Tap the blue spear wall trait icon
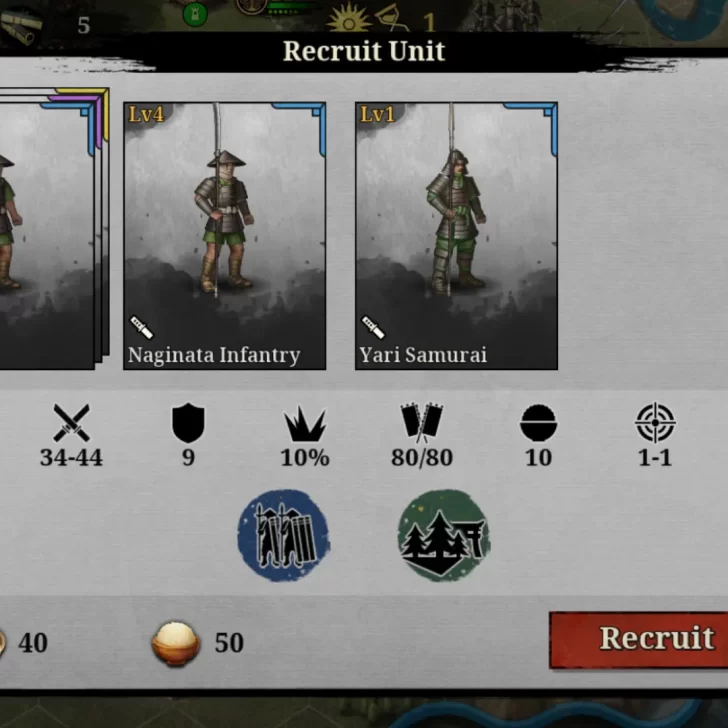The width and height of the screenshot is (728, 728). 283,535
